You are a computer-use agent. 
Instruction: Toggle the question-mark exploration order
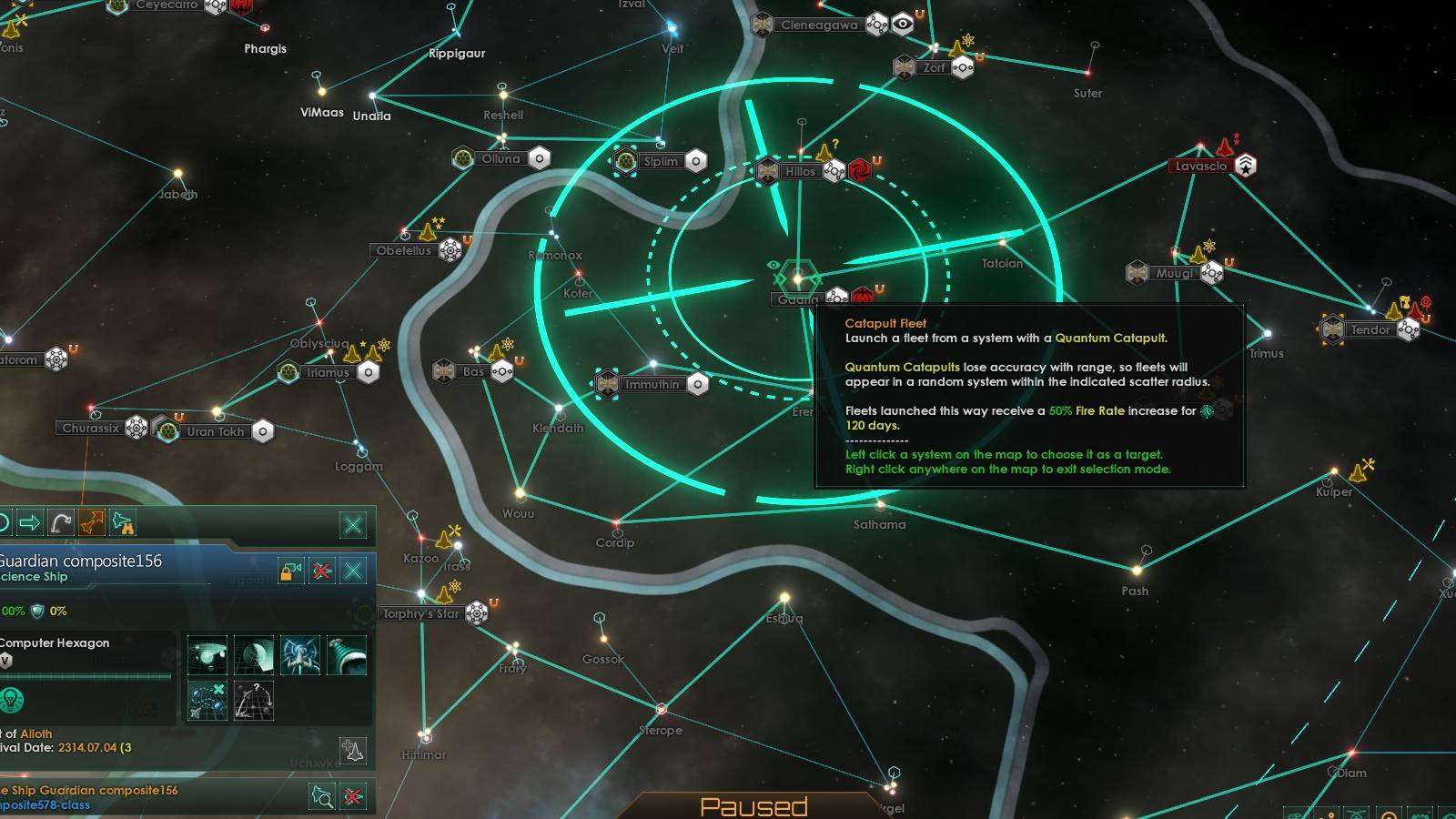click(253, 700)
